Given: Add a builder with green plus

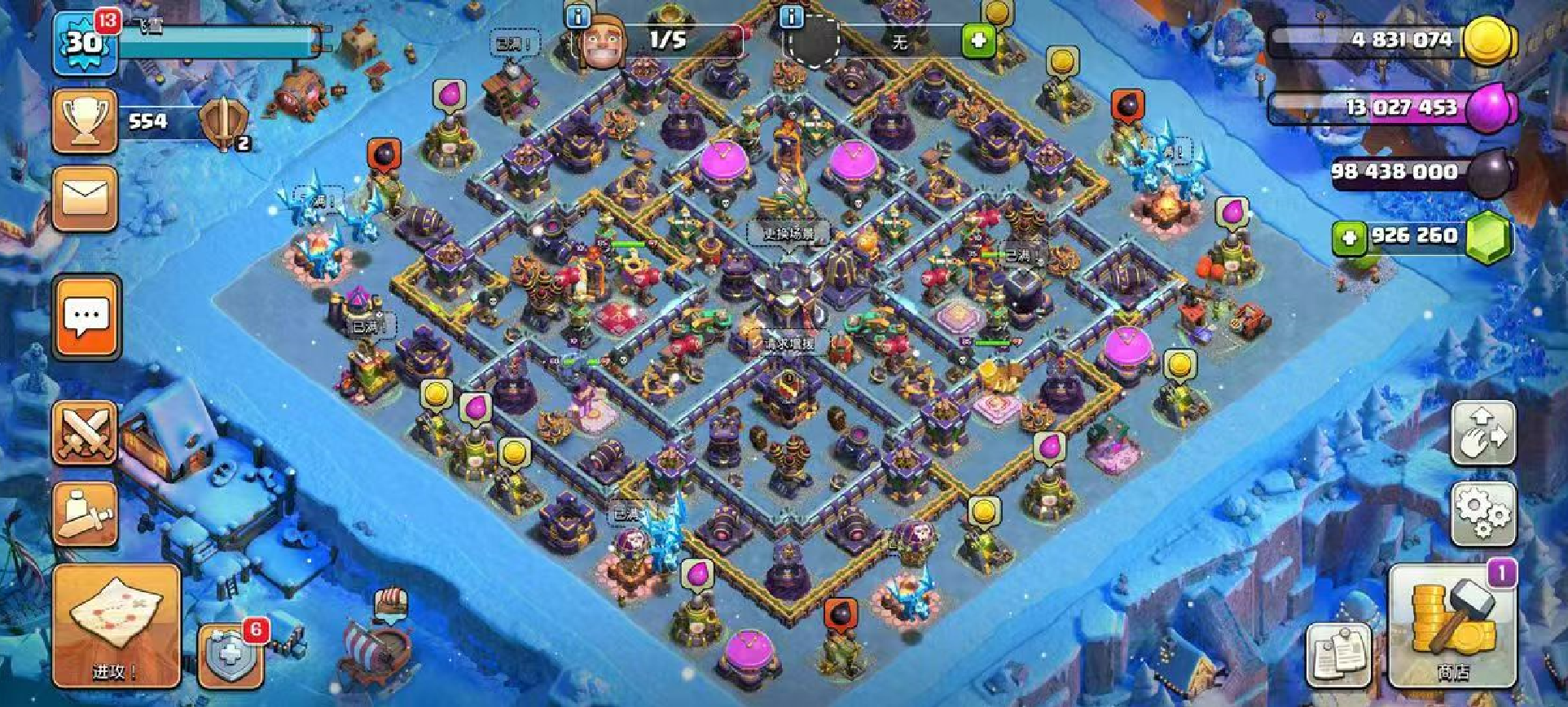Looking at the screenshot, I should pos(978,40).
